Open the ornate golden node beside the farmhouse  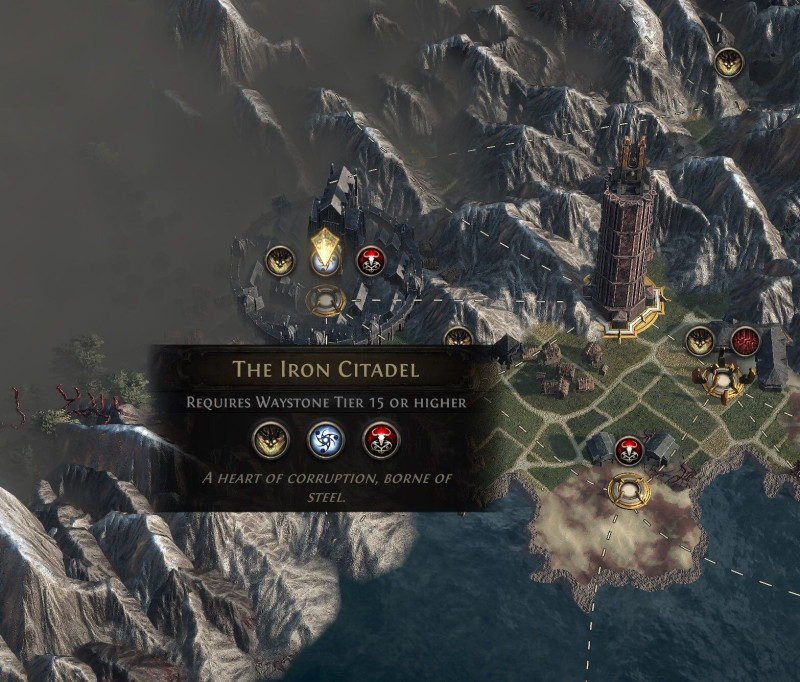coord(723,379)
